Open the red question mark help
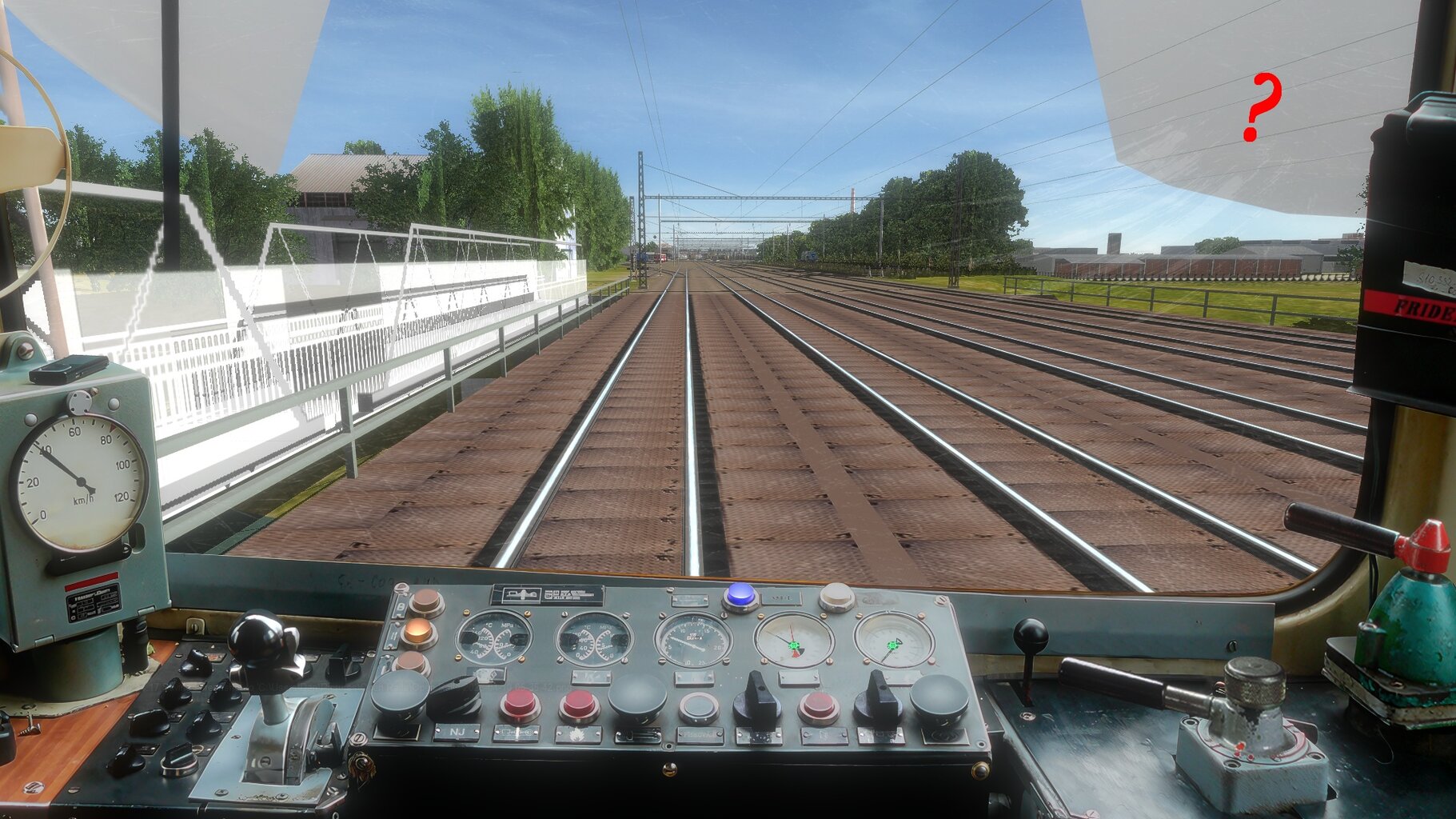This screenshot has height=819, width=1456. click(x=1261, y=106)
